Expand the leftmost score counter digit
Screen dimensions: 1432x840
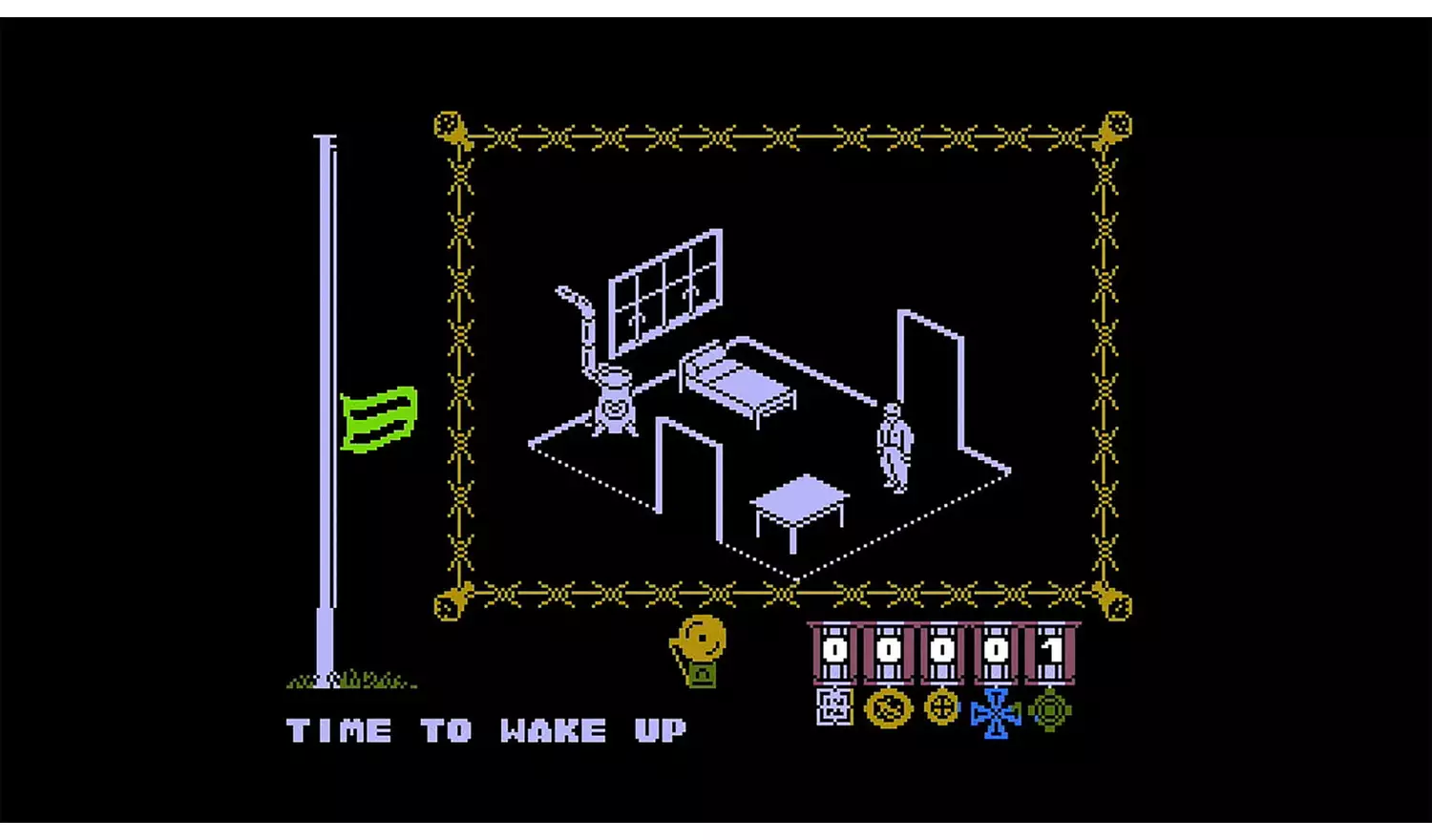[x=833, y=649]
